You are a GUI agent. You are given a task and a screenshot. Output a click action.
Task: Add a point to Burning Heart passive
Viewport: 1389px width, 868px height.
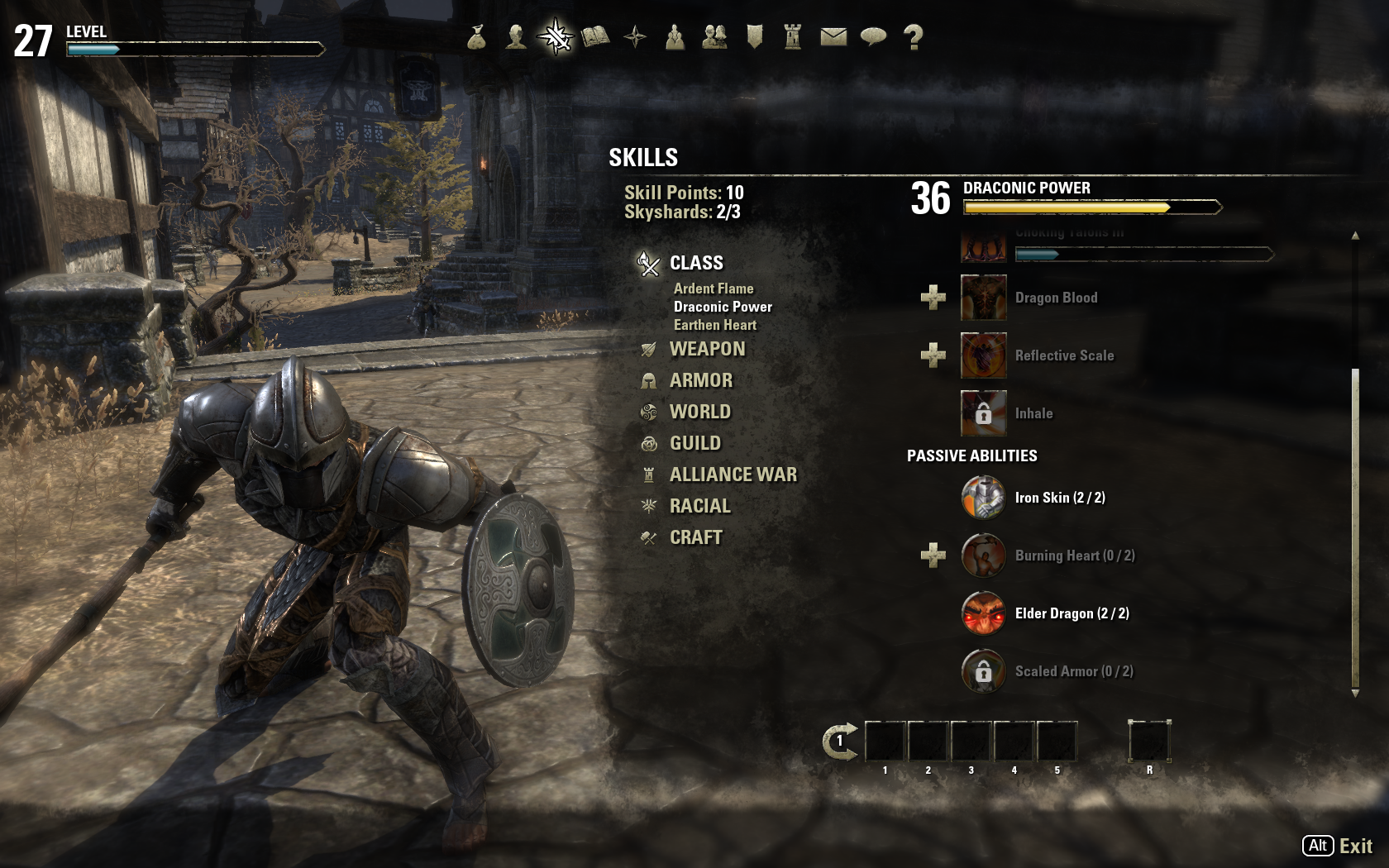(933, 556)
